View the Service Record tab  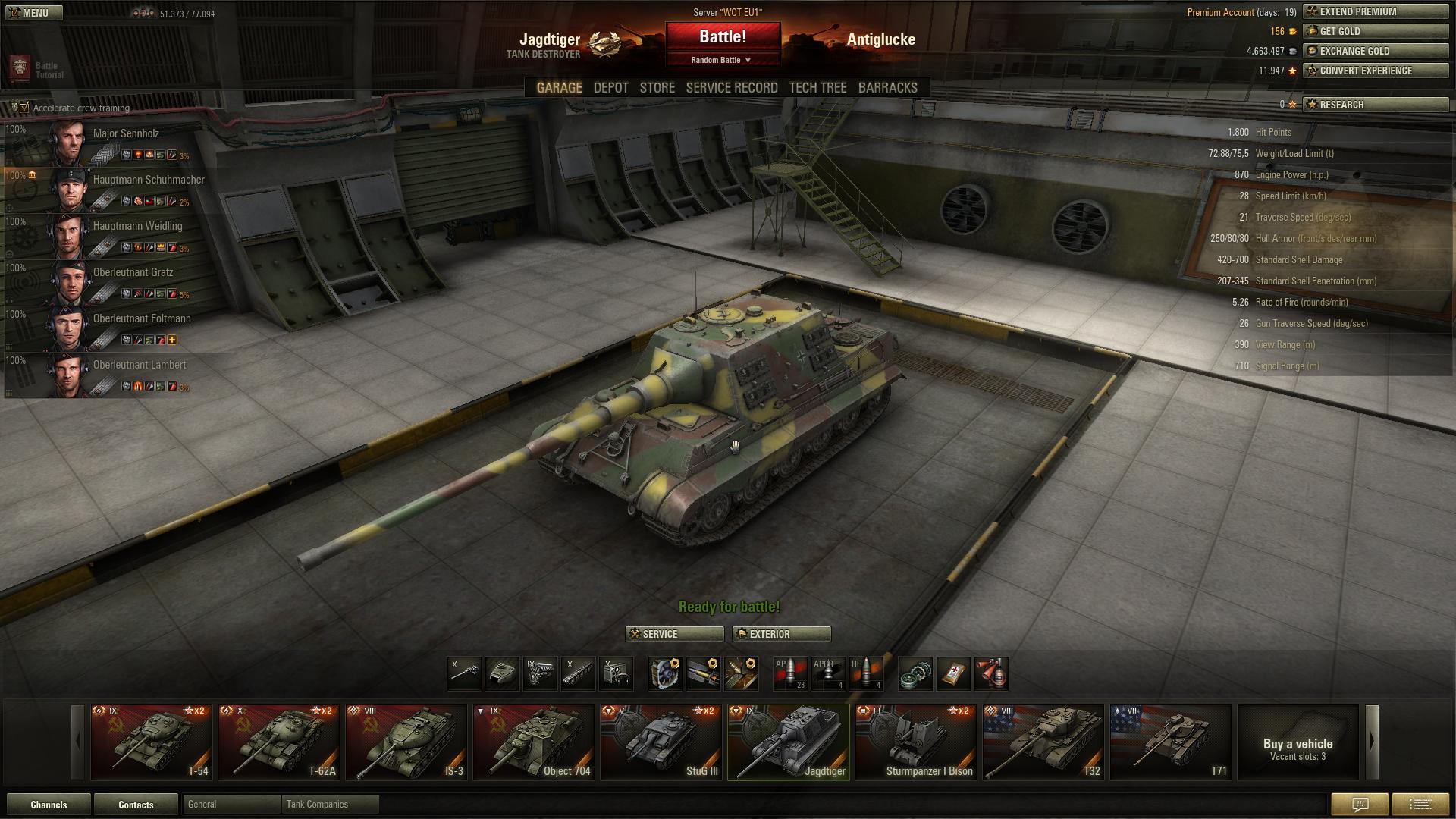pos(732,88)
